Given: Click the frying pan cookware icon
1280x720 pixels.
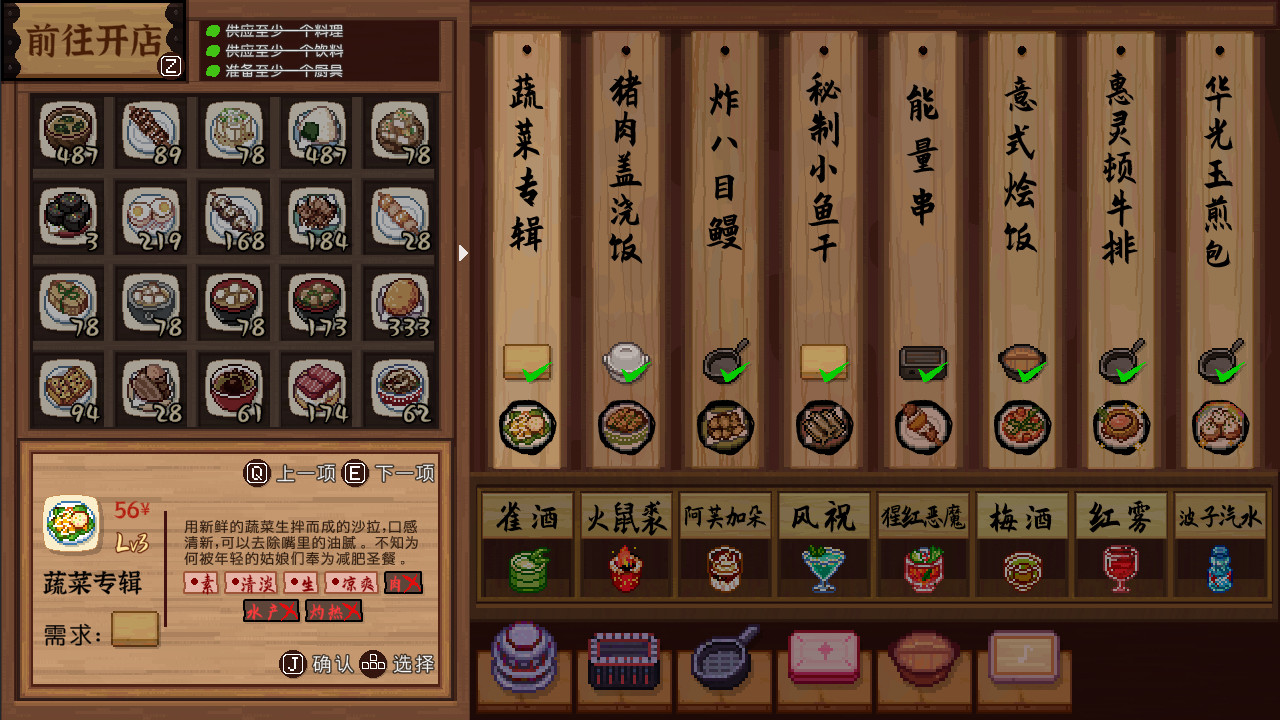Looking at the screenshot, I should tap(723, 656).
